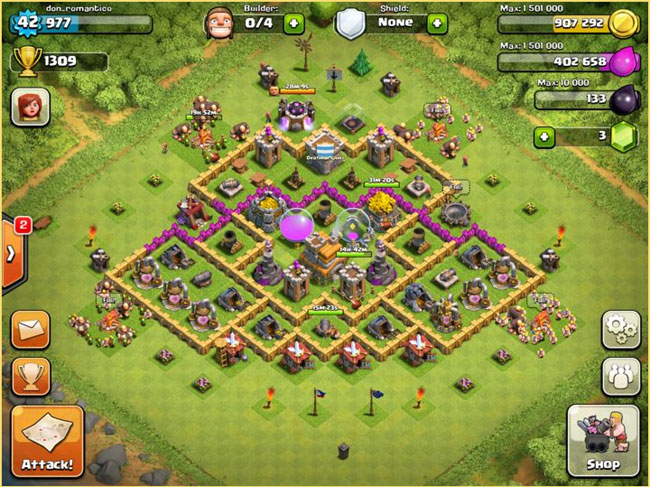Open the trophy rankings button
This screenshot has height=487, width=650.
point(31,376)
